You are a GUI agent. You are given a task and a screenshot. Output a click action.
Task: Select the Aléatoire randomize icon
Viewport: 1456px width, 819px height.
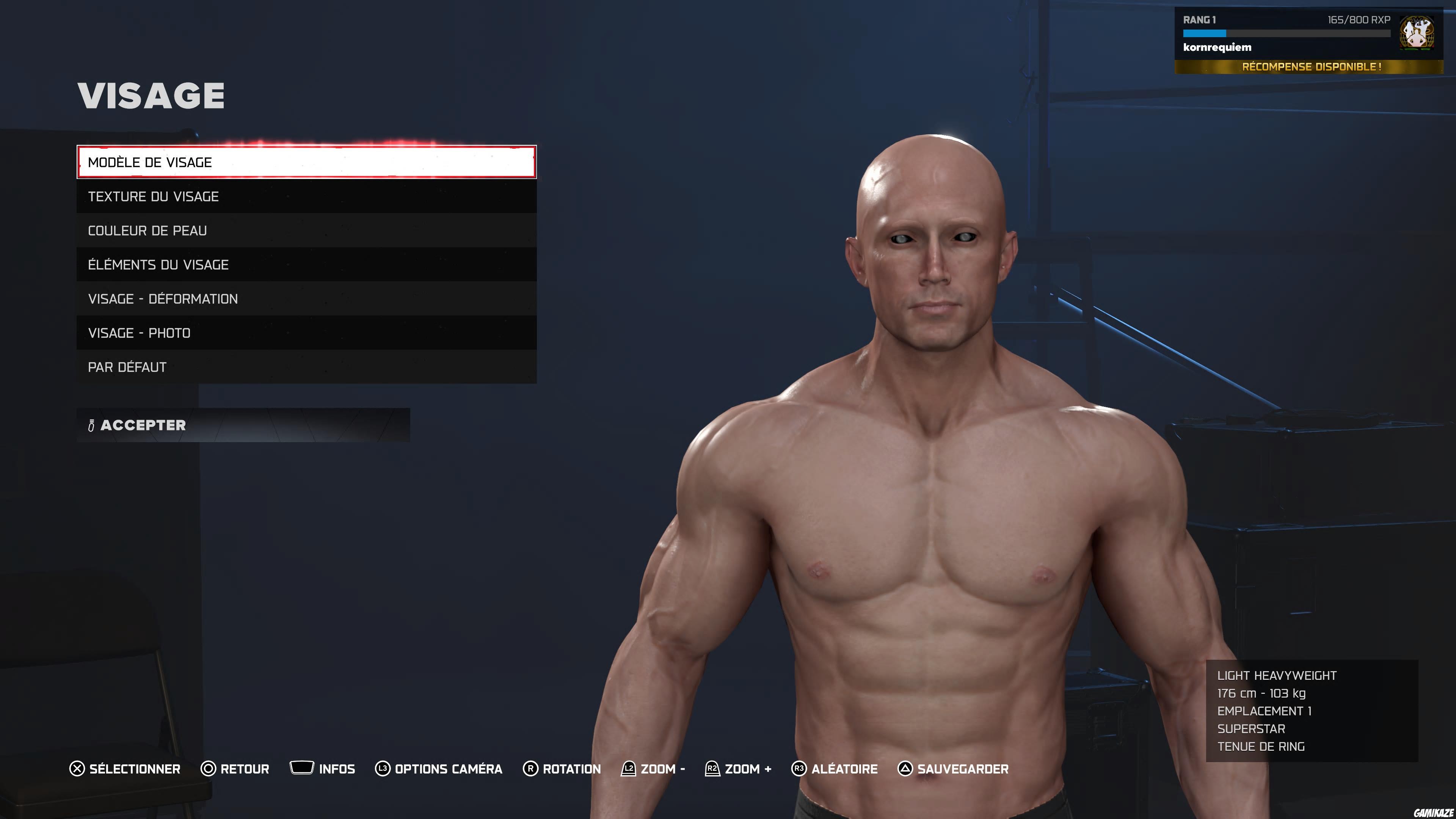tap(799, 769)
